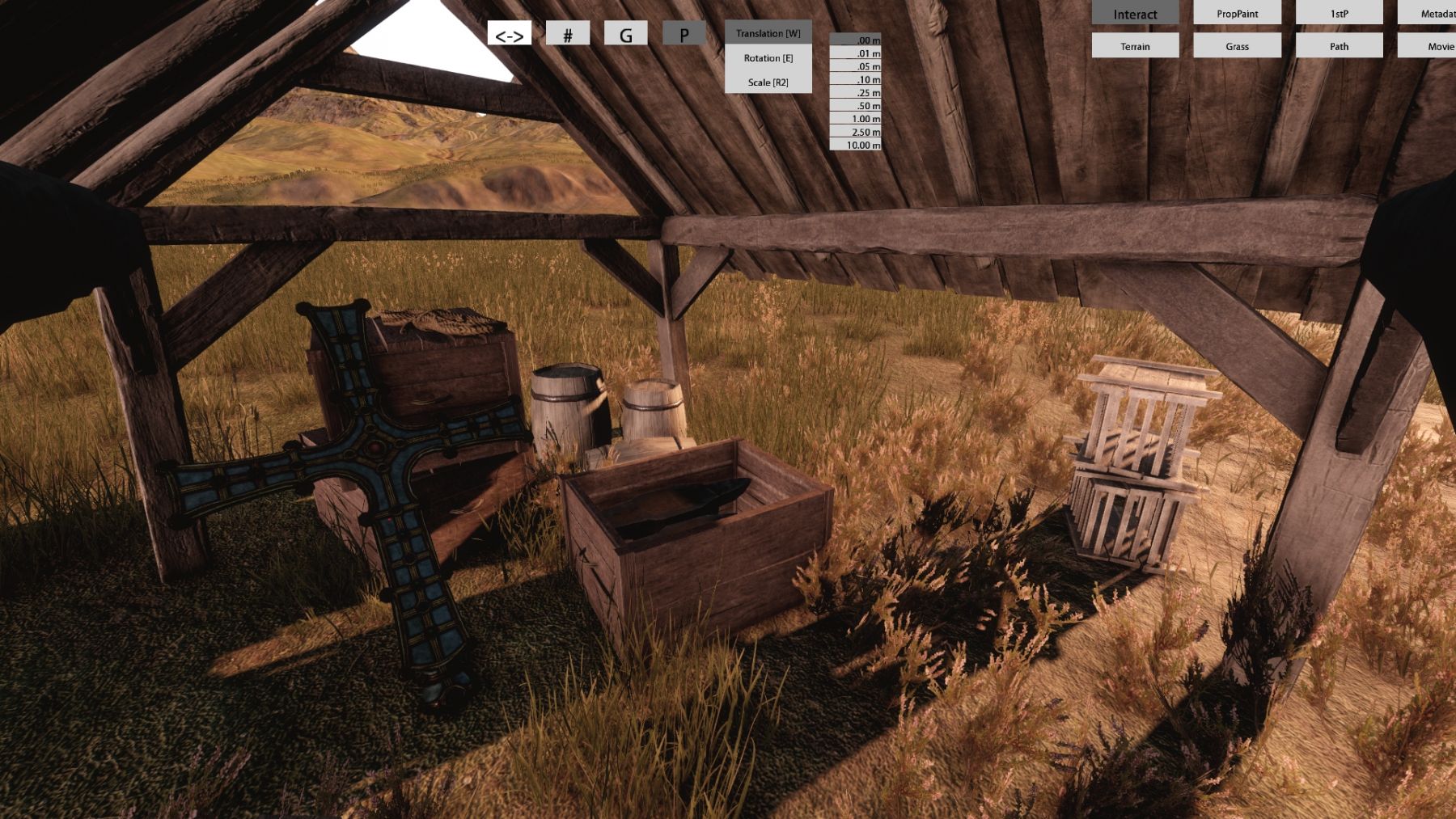Viewport: 1456px width, 819px height.
Task: Choose the .01 m snap step
Action: (x=856, y=53)
